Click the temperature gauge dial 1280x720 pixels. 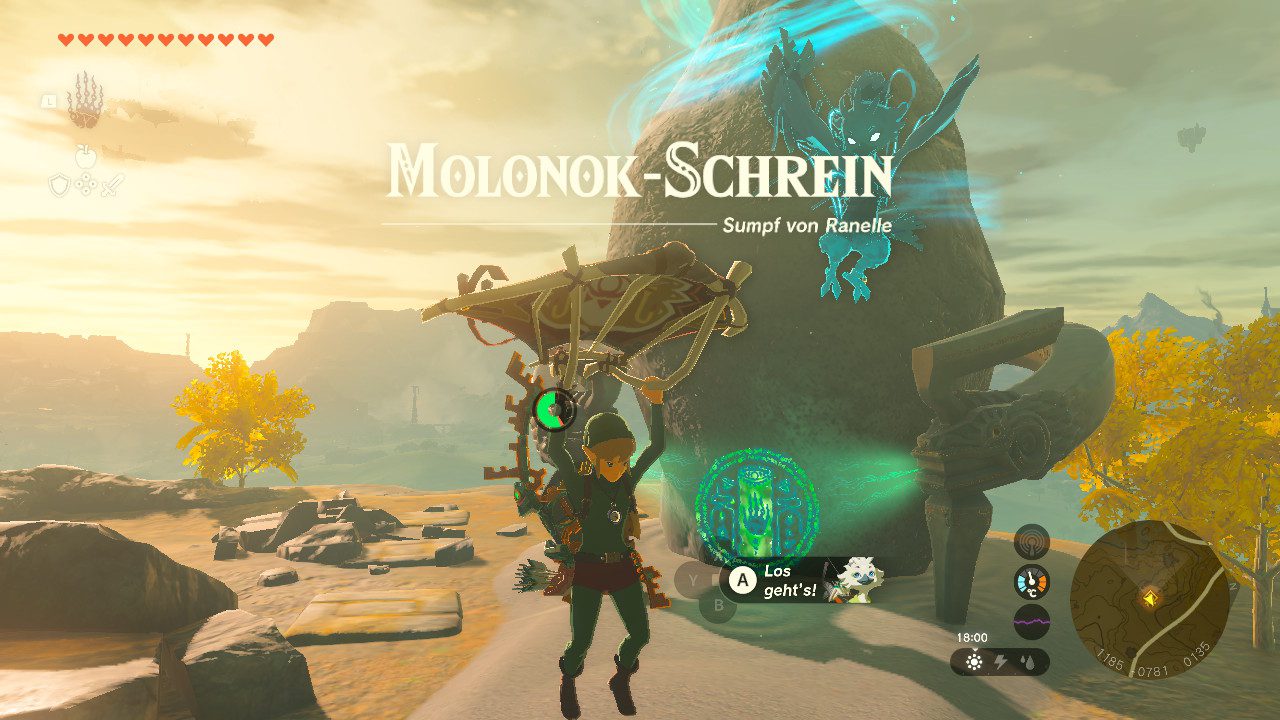pyautogui.click(x=1031, y=581)
